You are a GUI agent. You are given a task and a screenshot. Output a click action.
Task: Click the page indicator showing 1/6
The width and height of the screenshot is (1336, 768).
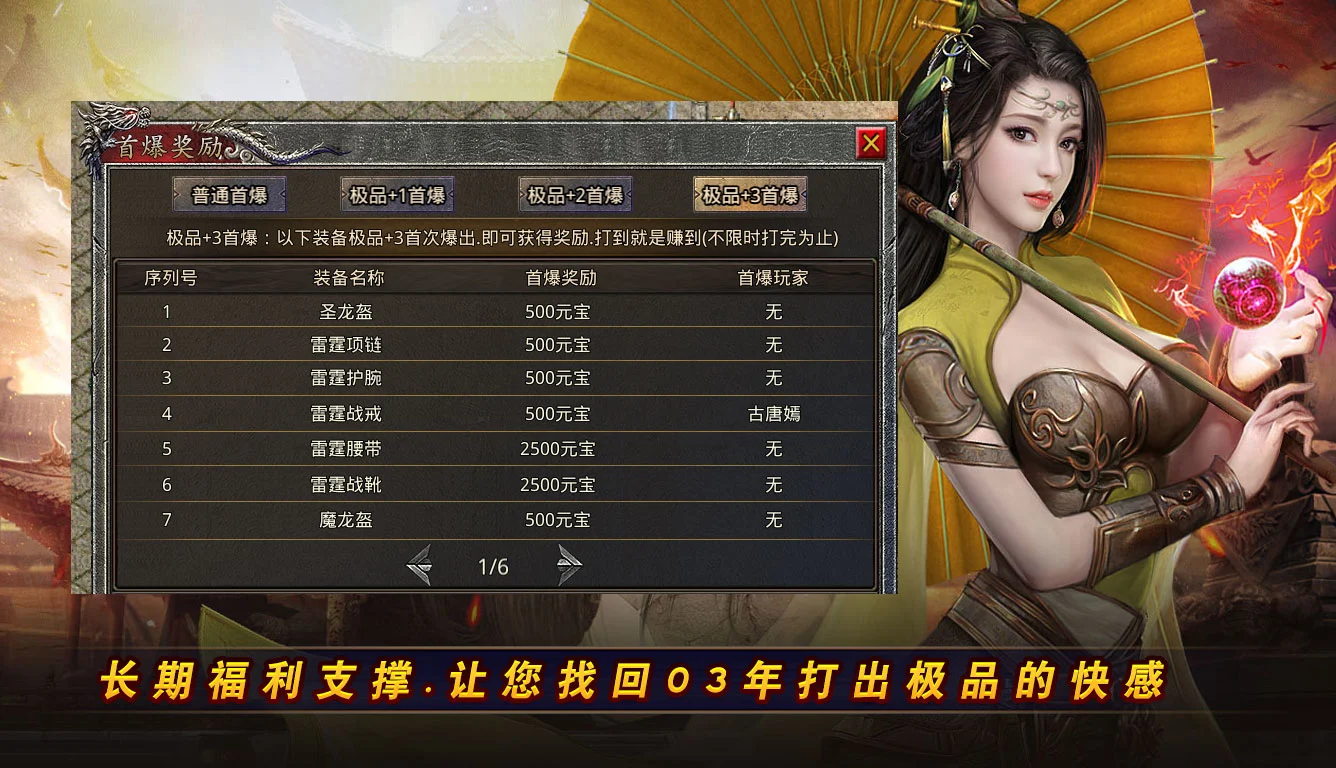click(x=495, y=566)
